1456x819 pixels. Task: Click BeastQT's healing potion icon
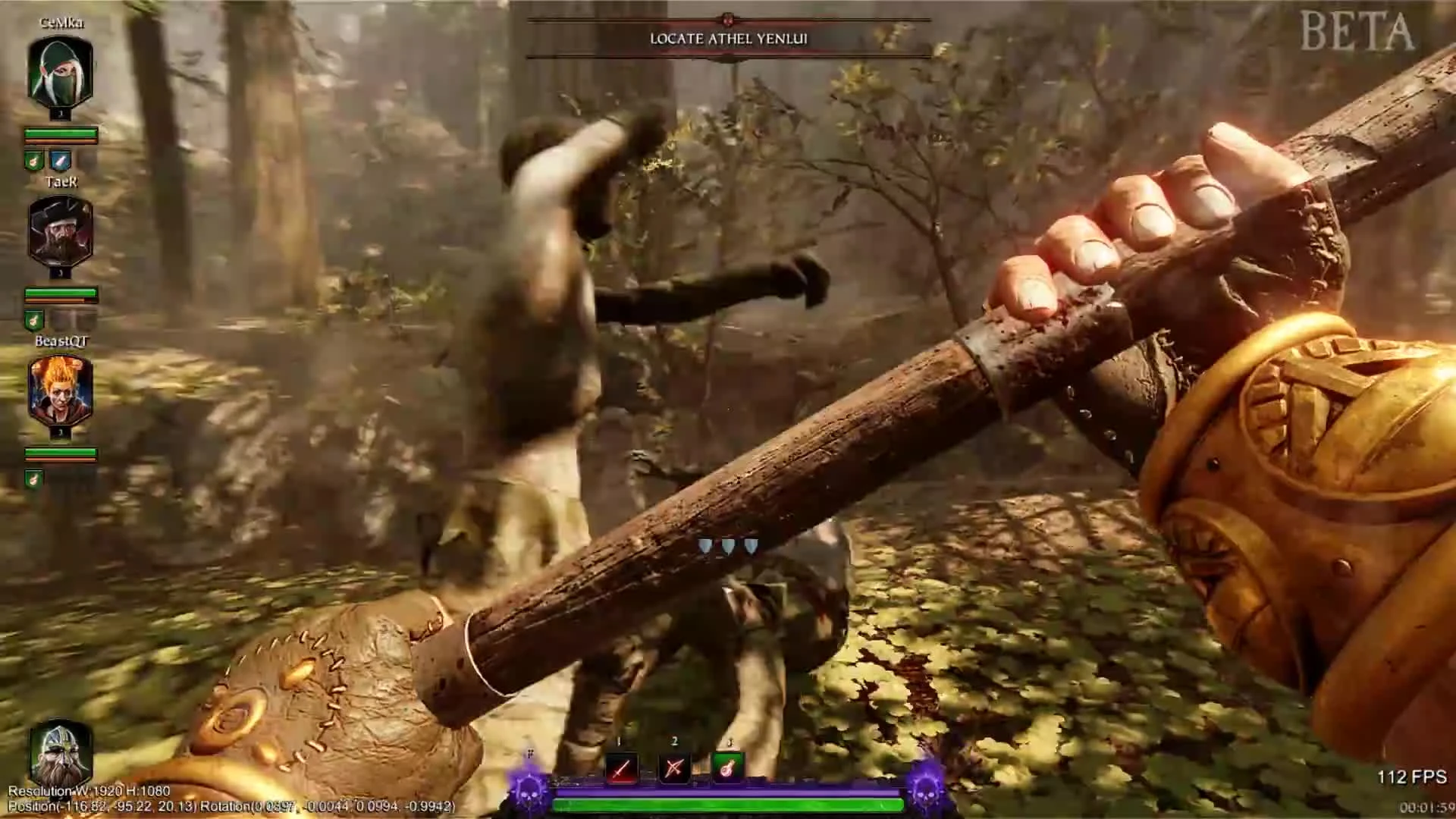[x=34, y=479]
